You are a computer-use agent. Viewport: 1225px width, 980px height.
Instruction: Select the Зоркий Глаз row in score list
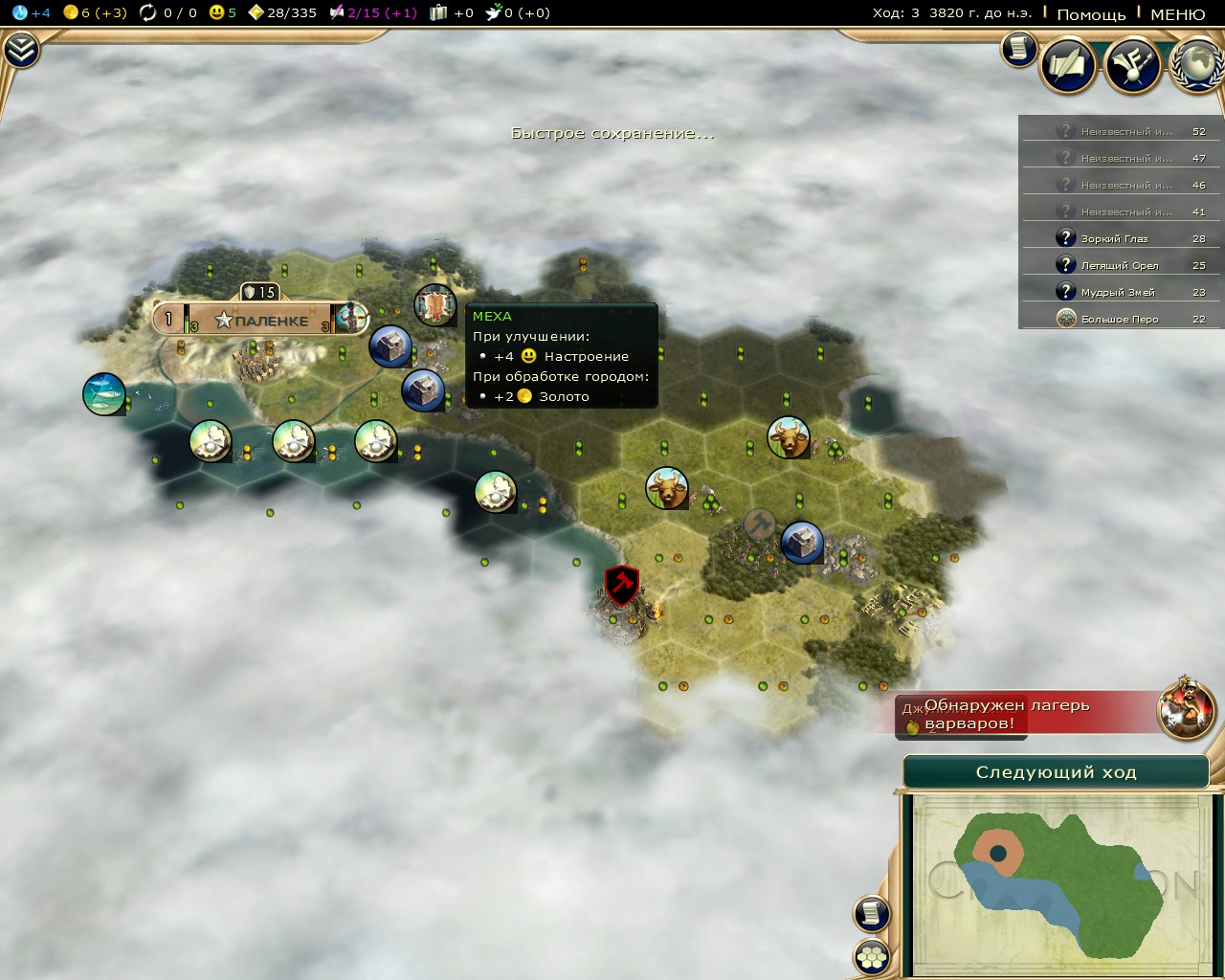(x=1122, y=238)
